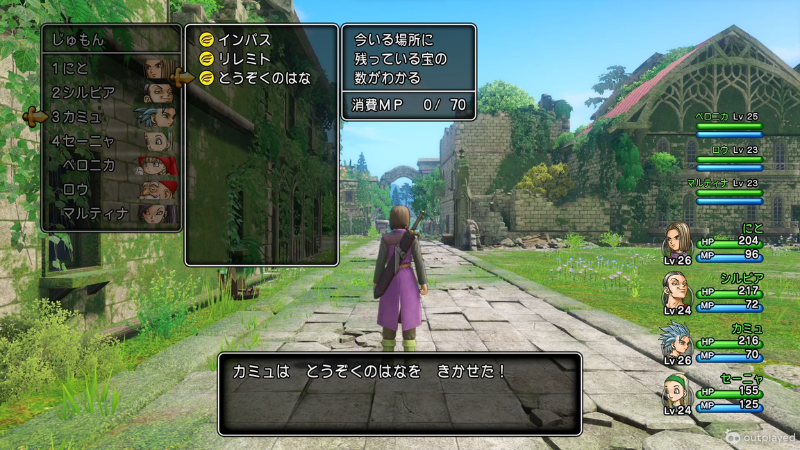Click the カミュ message box to continue
This screenshot has height=450, width=800.
399,393
